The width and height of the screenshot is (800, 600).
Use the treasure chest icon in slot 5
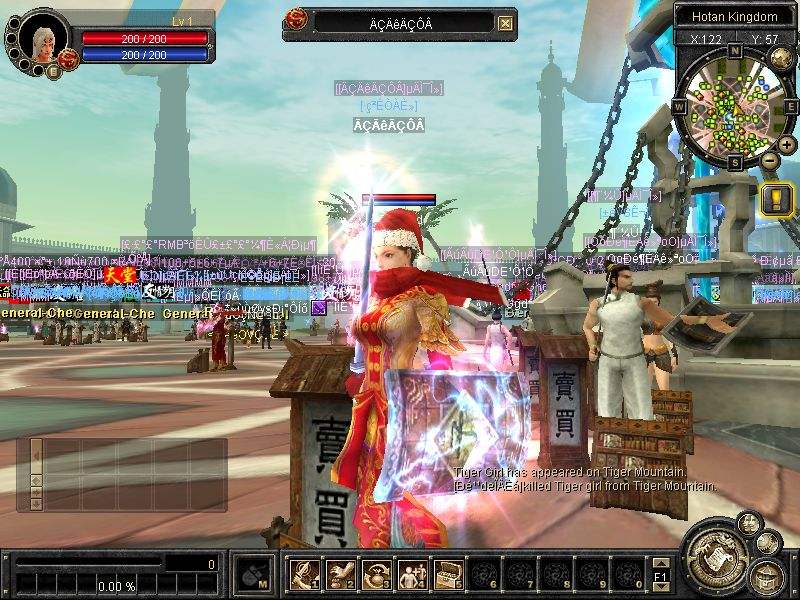[x=447, y=573]
